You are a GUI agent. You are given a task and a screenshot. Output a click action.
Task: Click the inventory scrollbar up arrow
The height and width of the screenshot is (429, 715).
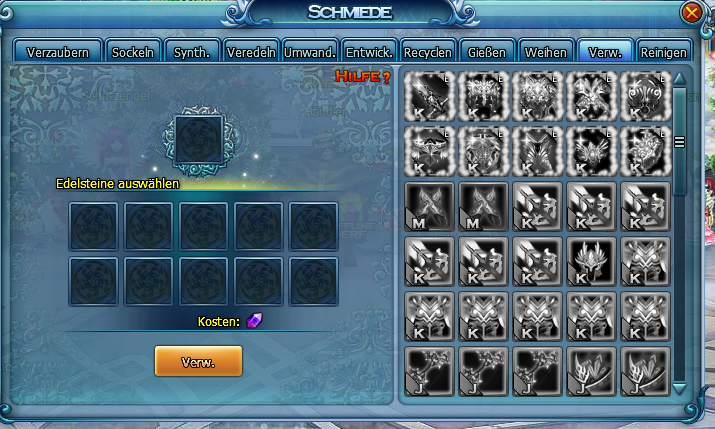coord(680,79)
